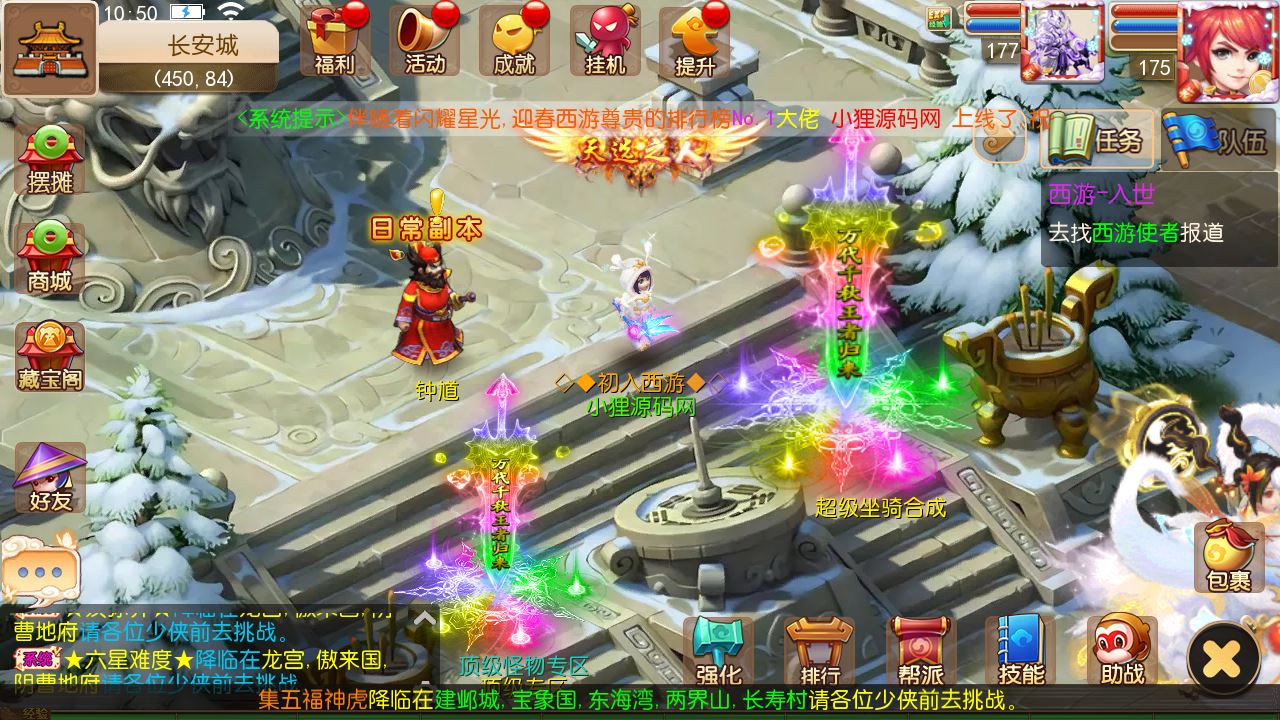Open the 提升 upgrade panel icon
The width and height of the screenshot is (1280, 720).
click(695, 40)
